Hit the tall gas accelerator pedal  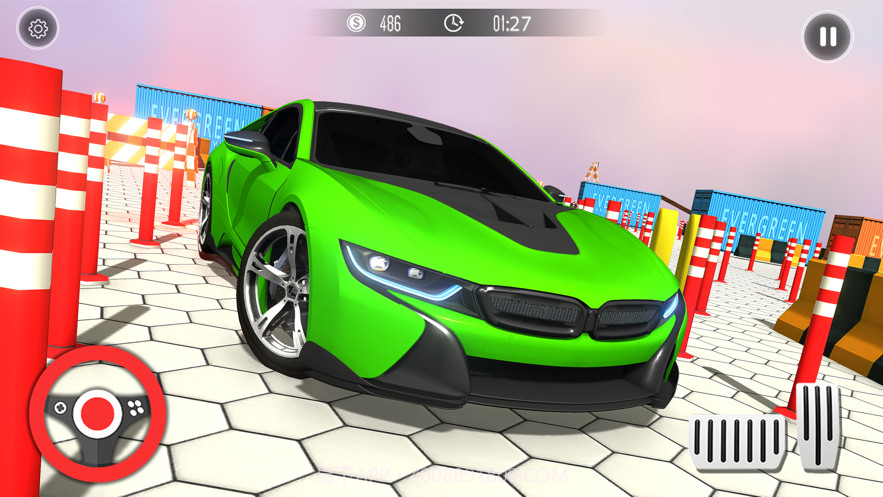coord(819,425)
